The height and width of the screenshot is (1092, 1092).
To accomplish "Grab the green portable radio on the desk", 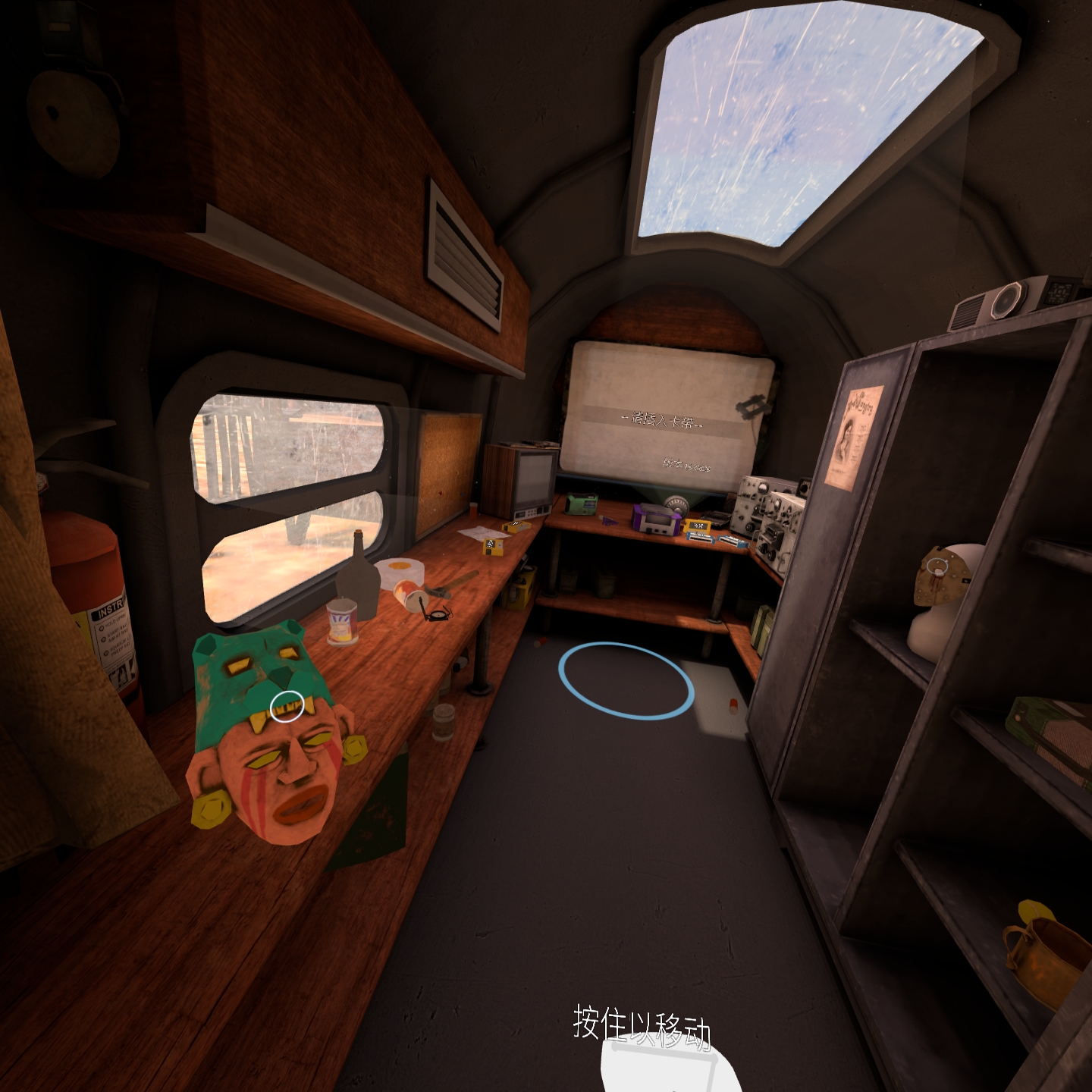I will point(582,505).
